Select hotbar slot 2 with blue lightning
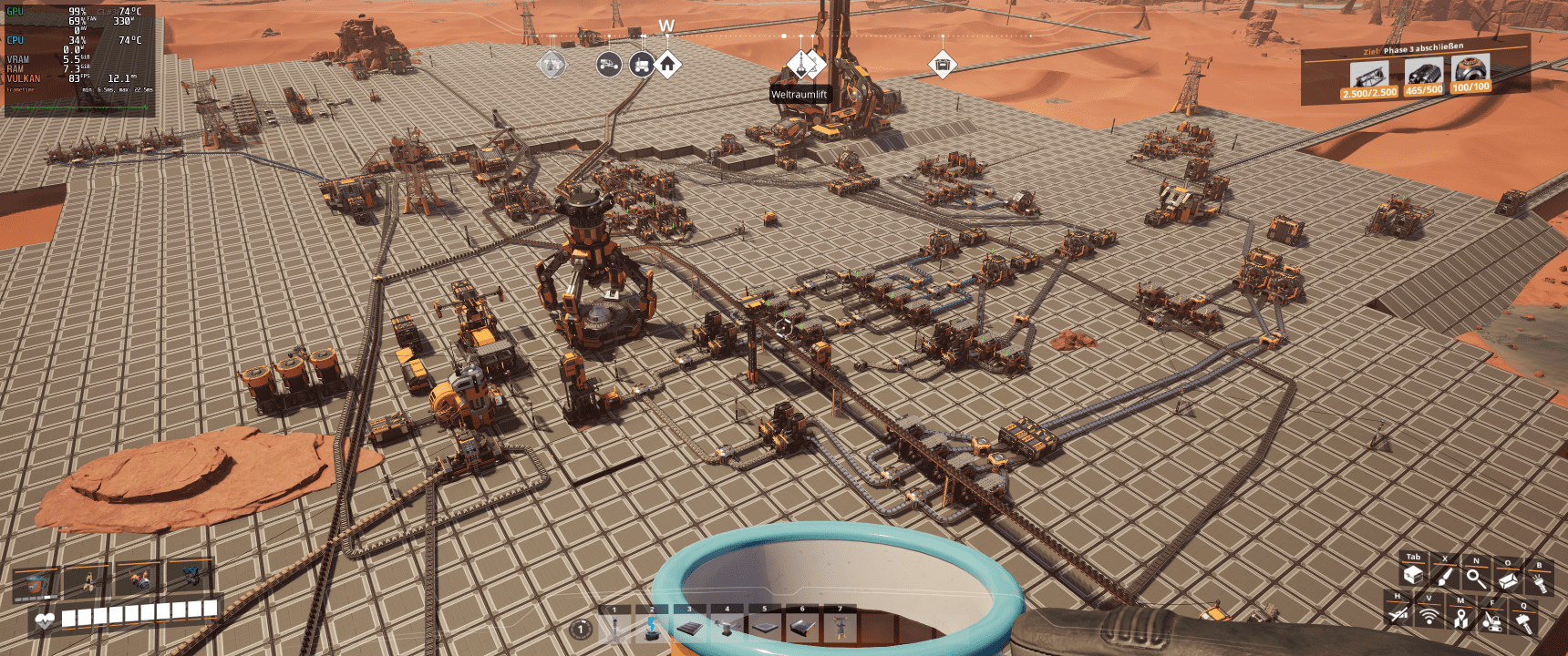 [652, 628]
